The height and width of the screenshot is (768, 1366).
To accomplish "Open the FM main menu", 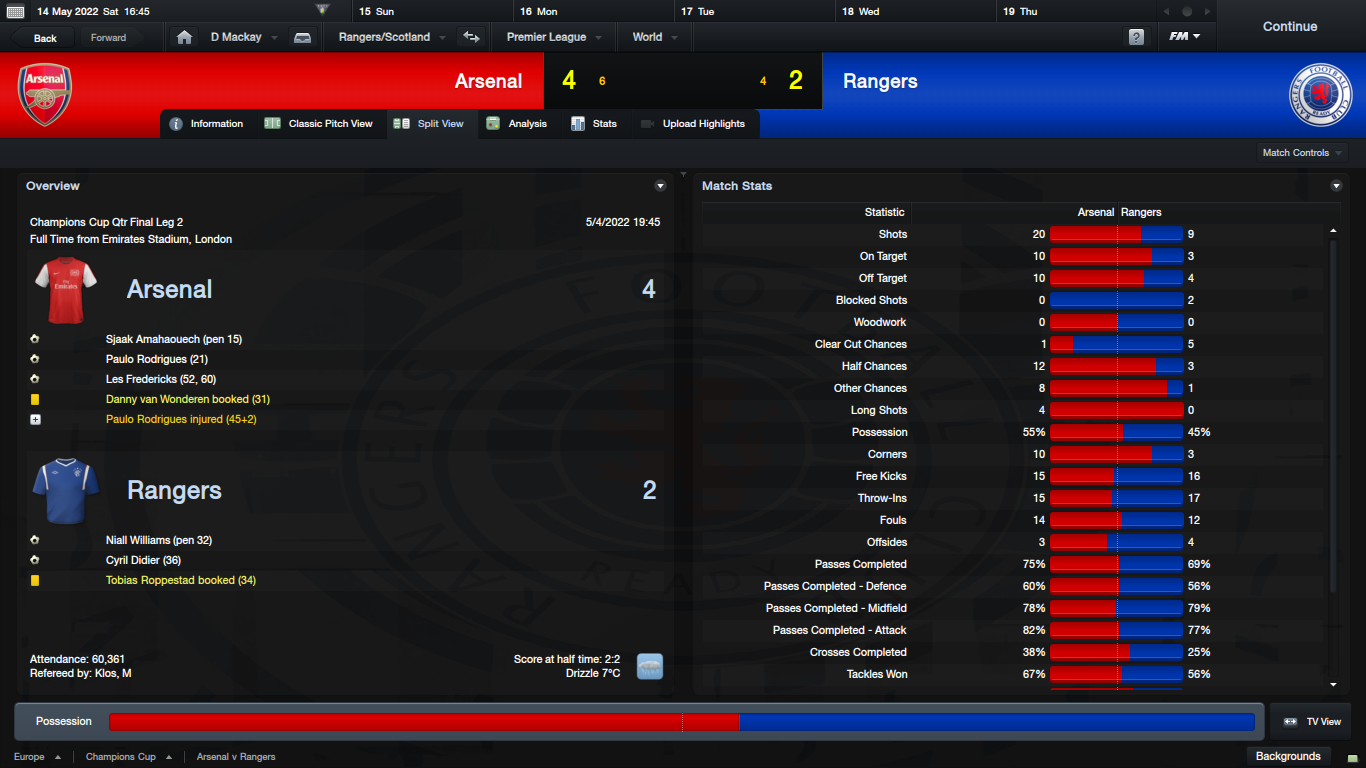I will [1185, 37].
